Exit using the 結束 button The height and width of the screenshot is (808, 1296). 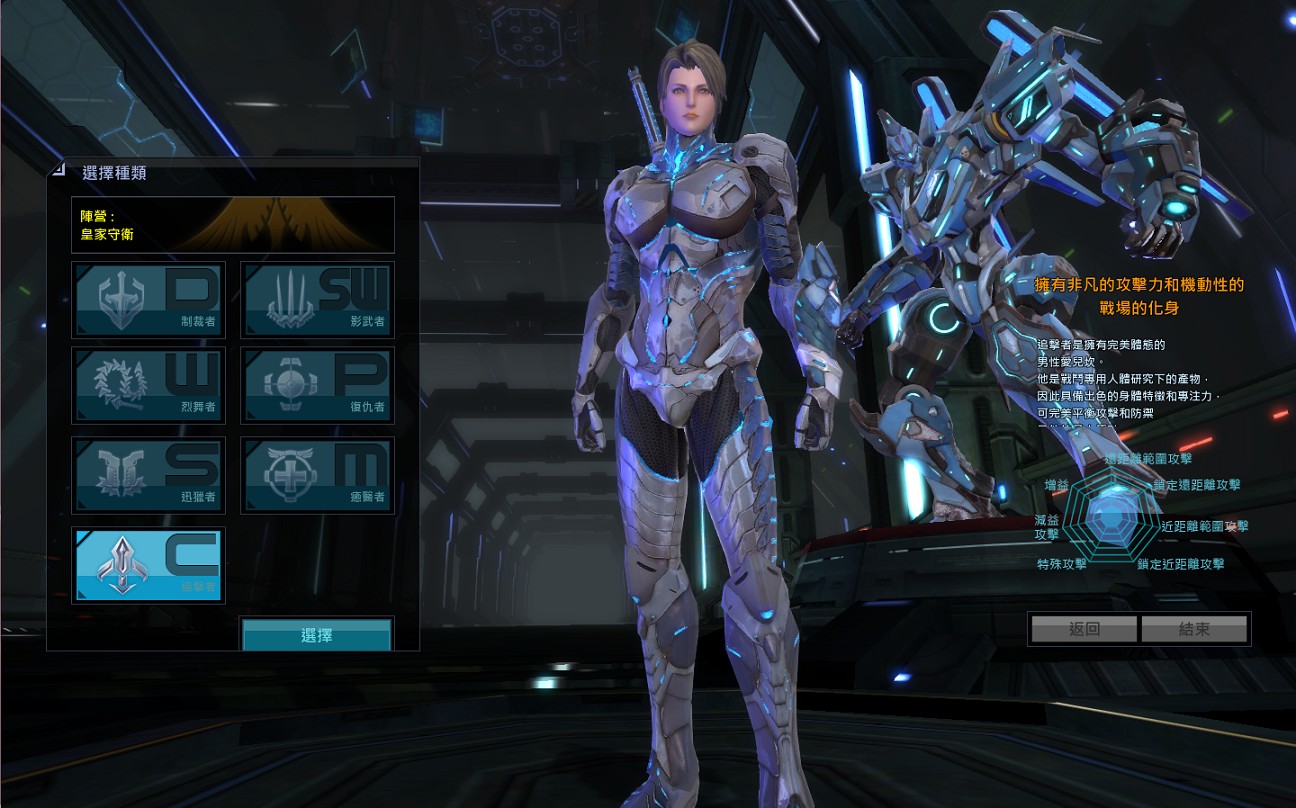click(1194, 629)
